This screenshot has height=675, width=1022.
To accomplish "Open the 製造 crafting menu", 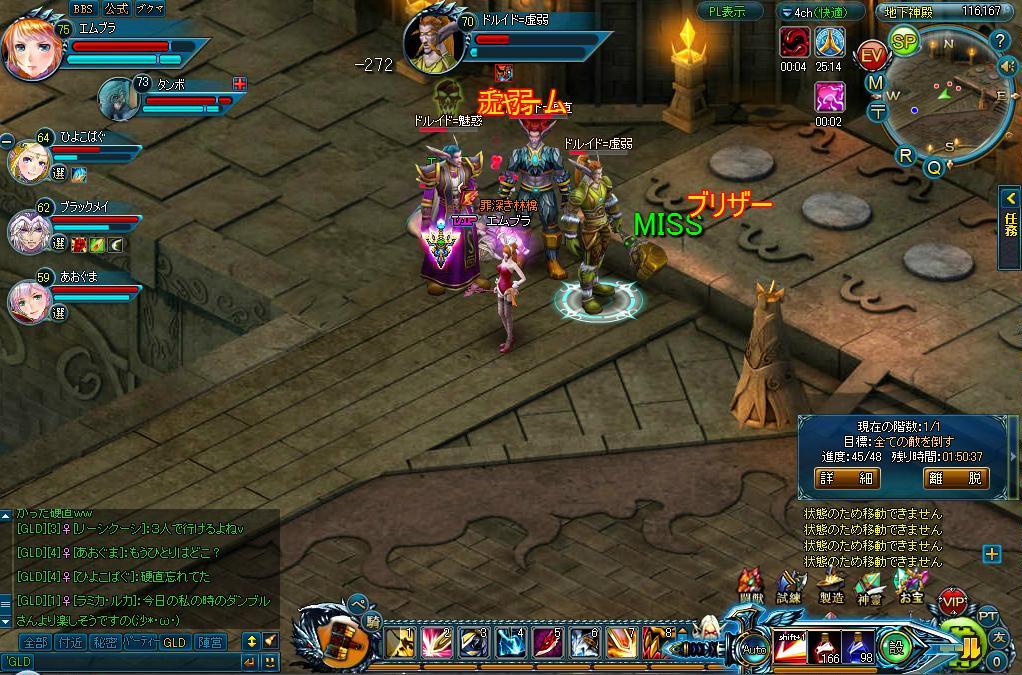I will (x=830, y=586).
